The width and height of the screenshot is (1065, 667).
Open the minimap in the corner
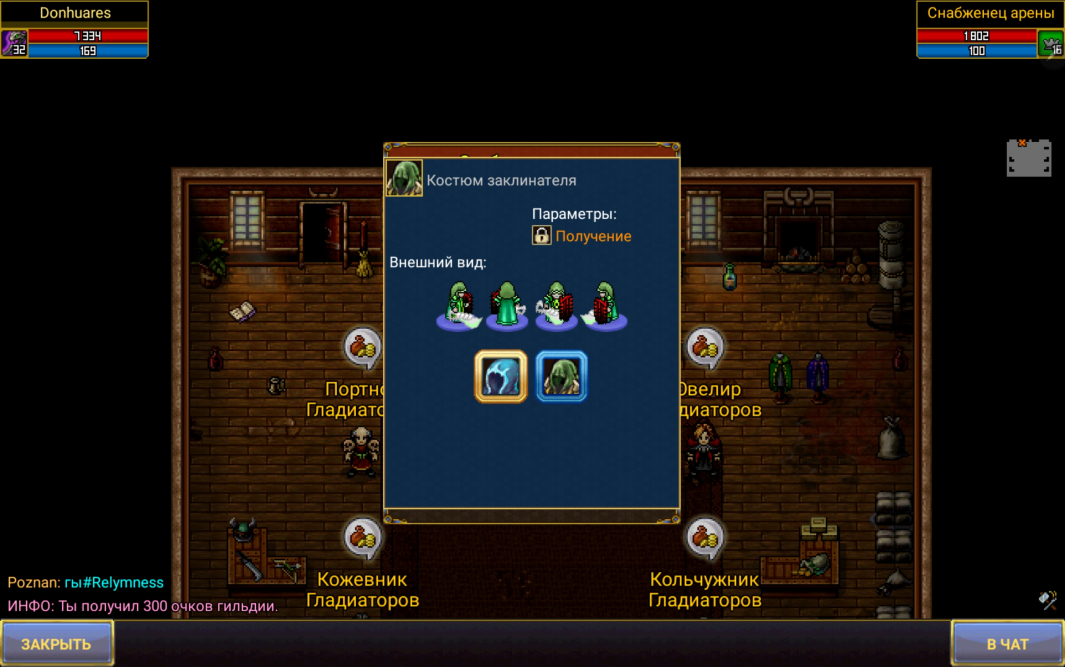point(1028,158)
